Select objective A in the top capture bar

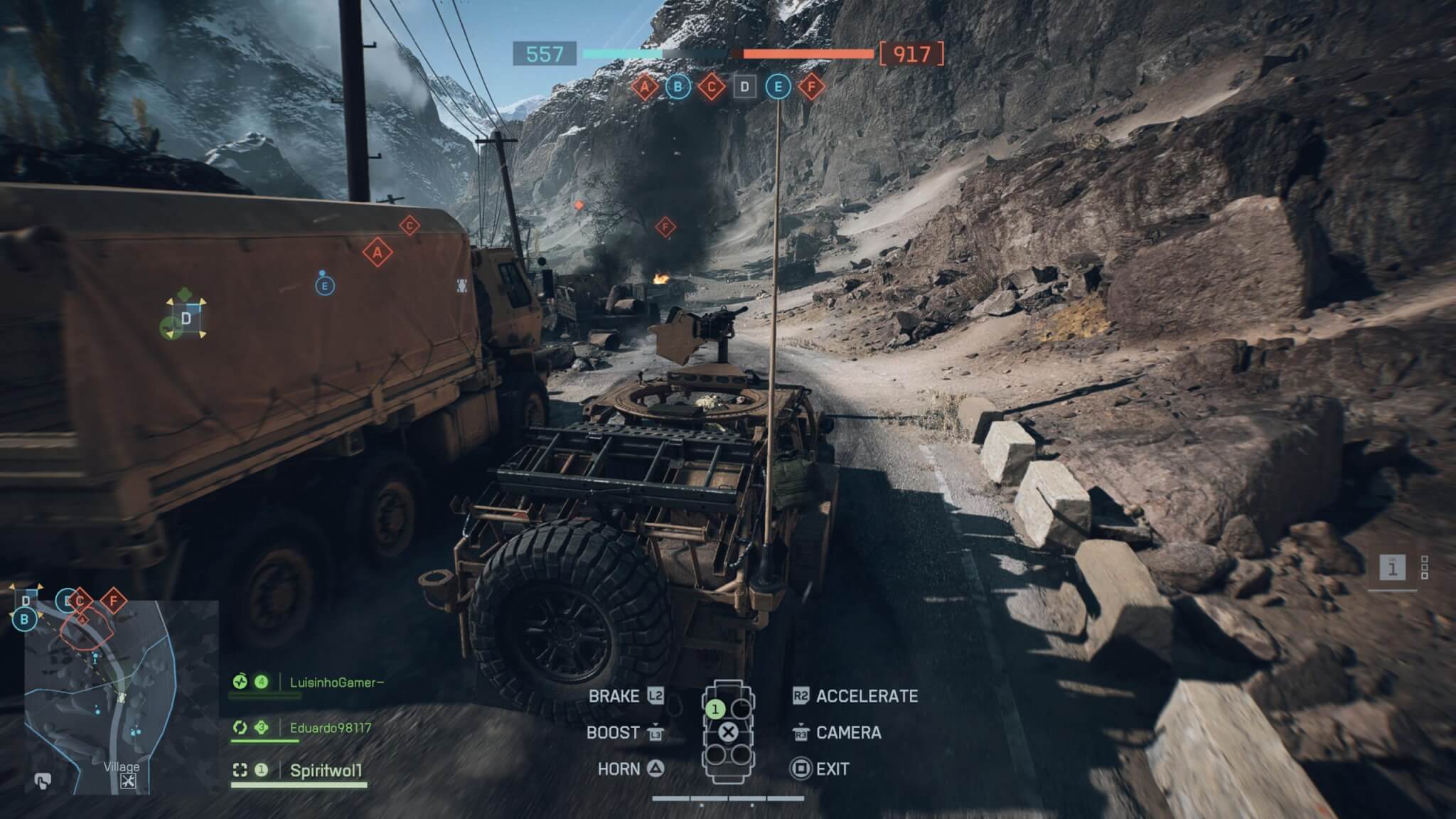(x=645, y=87)
